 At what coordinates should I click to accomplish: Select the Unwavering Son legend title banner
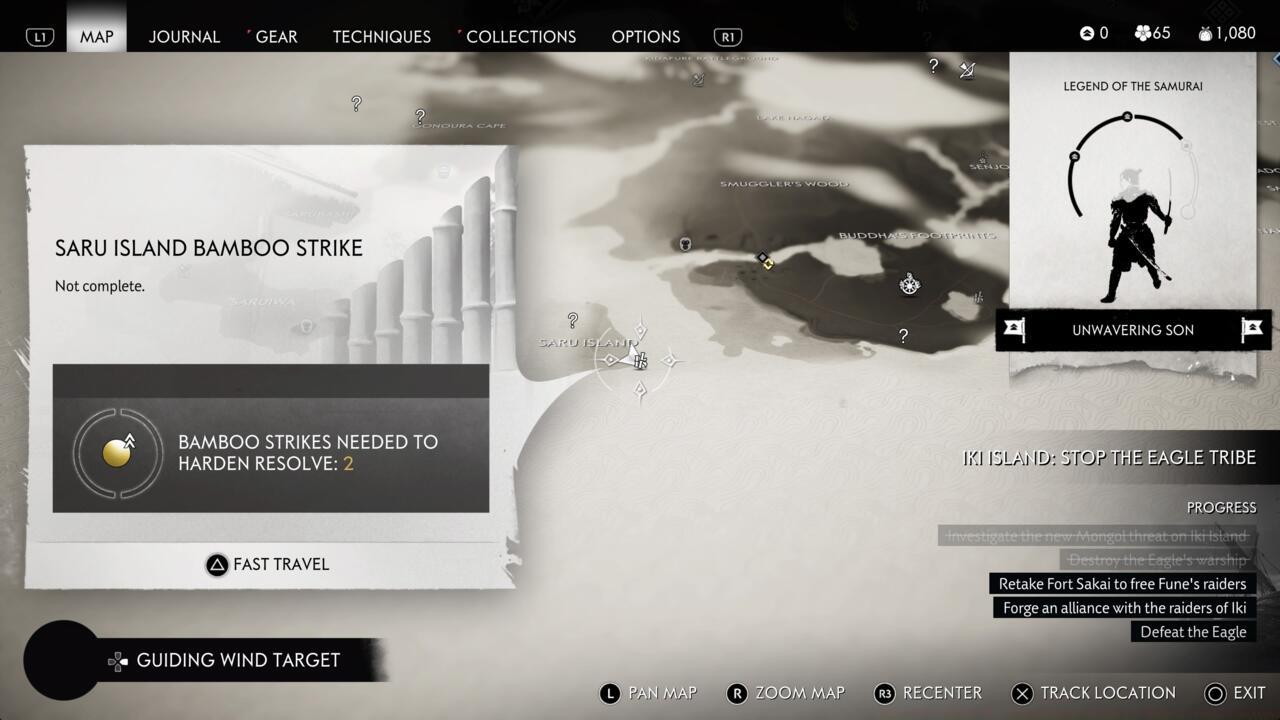click(1132, 330)
